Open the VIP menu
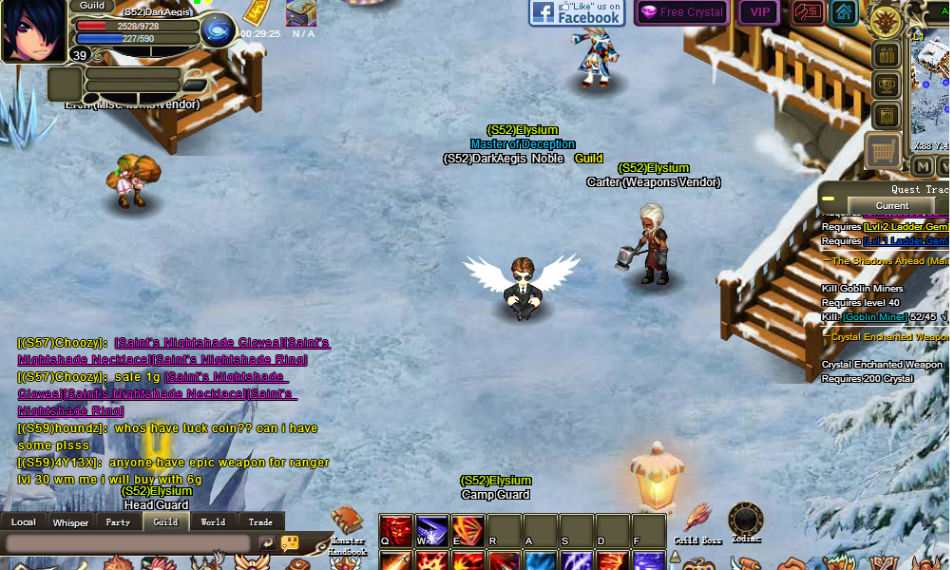The height and width of the screenshot is (570, 950). point(759,13)
